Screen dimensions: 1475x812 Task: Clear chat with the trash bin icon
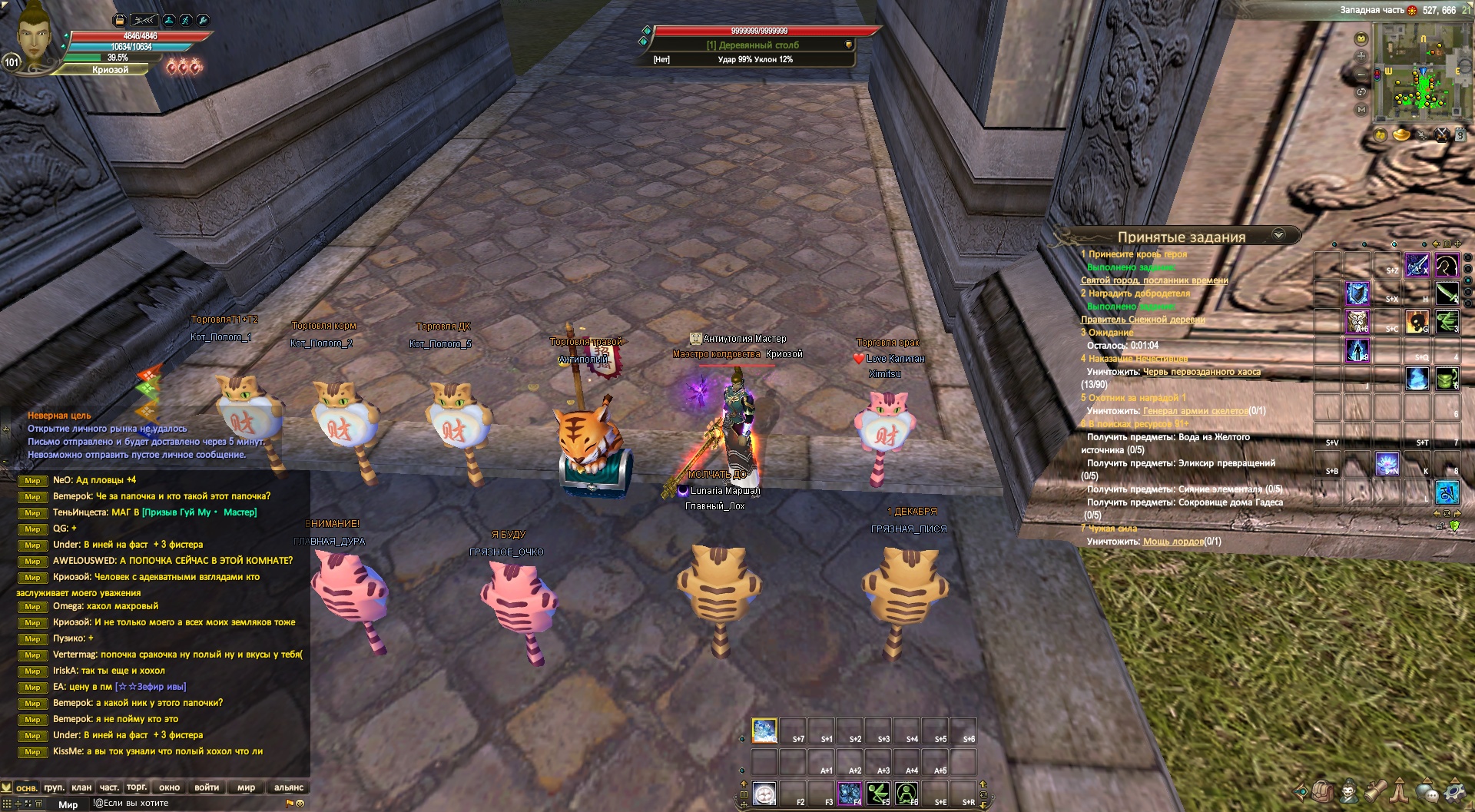[38, 804]
